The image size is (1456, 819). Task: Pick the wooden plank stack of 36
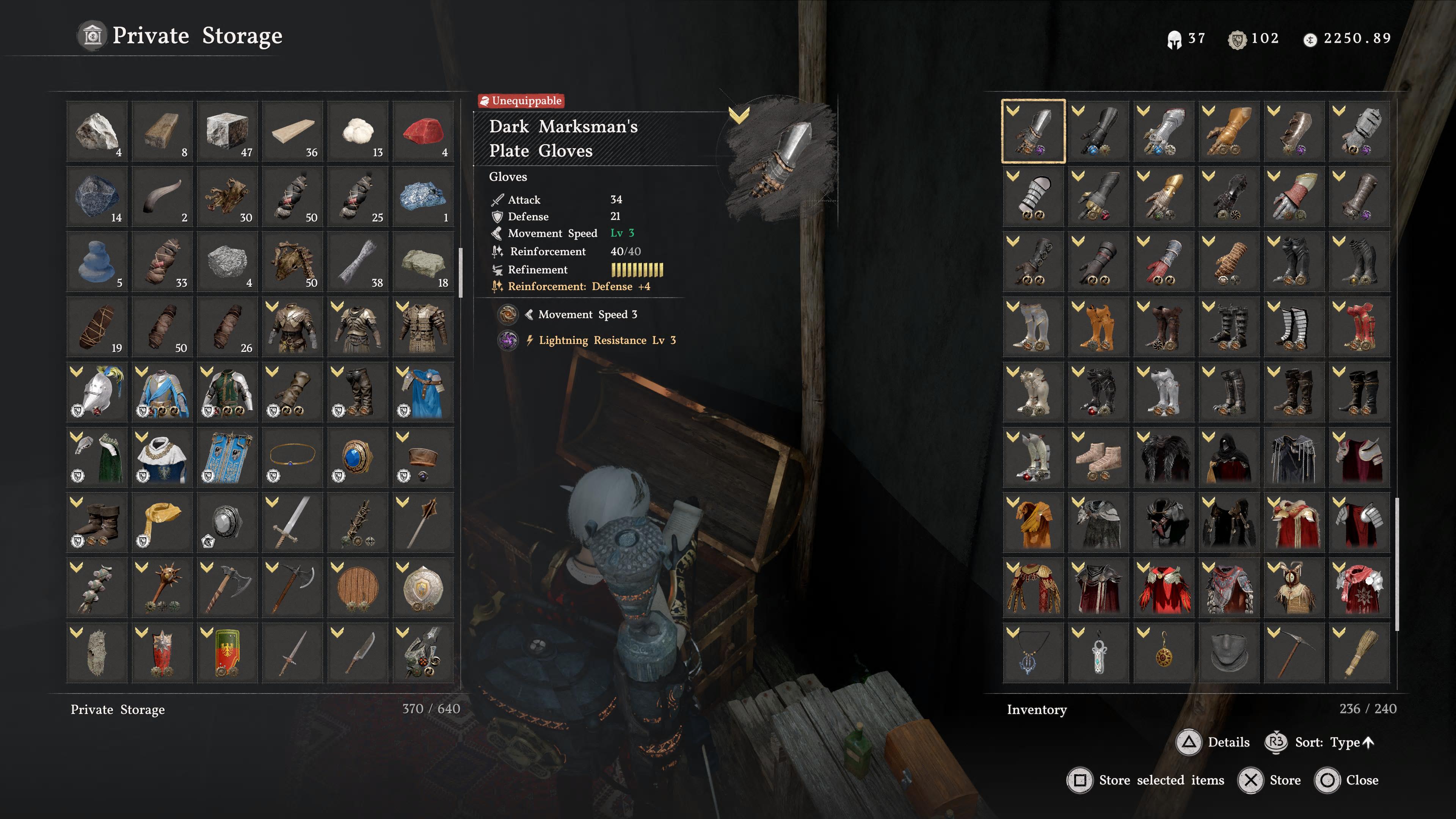point(292,131)
